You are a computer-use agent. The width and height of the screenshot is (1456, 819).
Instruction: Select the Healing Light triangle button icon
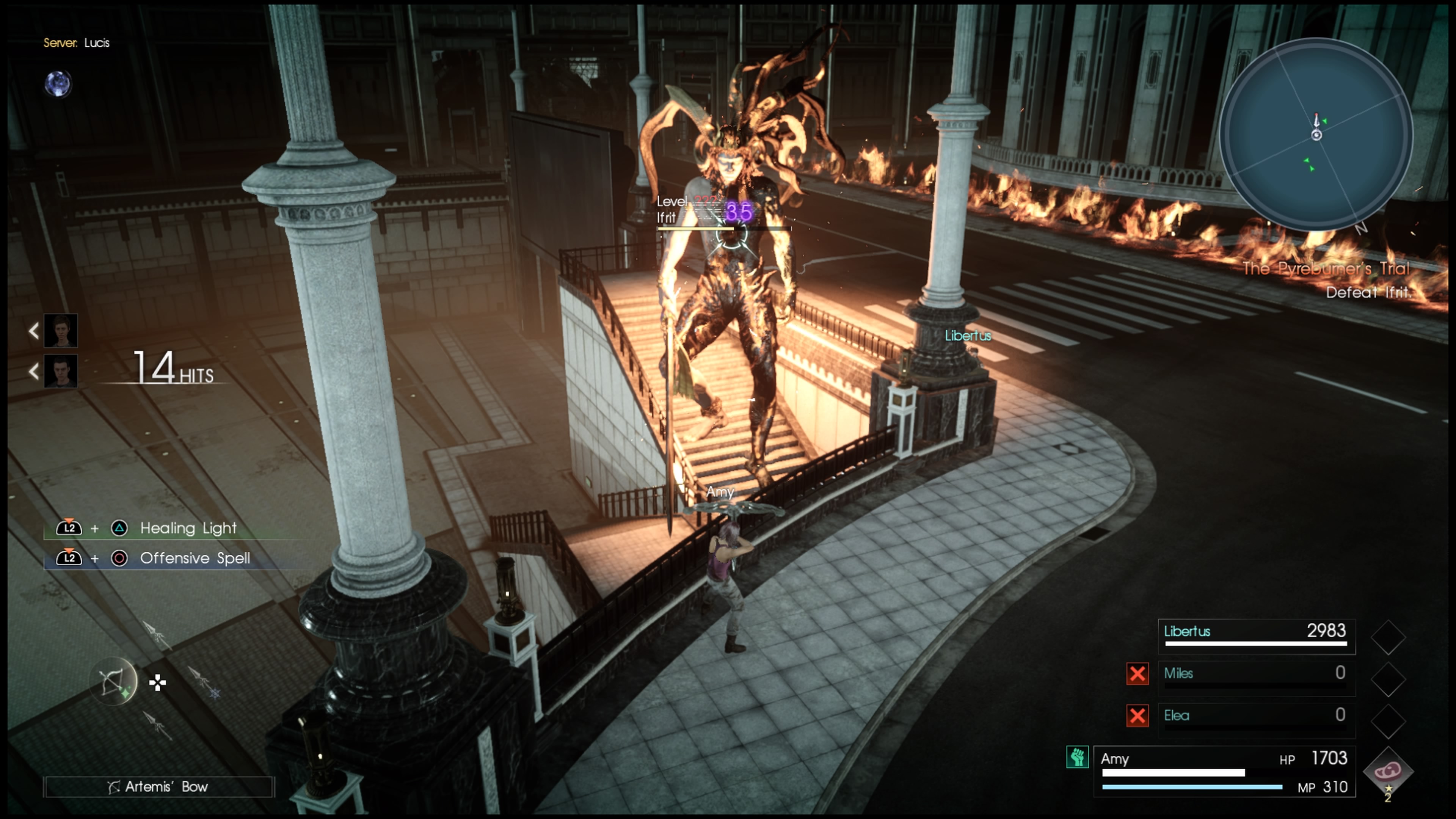(x=119, y=528)
